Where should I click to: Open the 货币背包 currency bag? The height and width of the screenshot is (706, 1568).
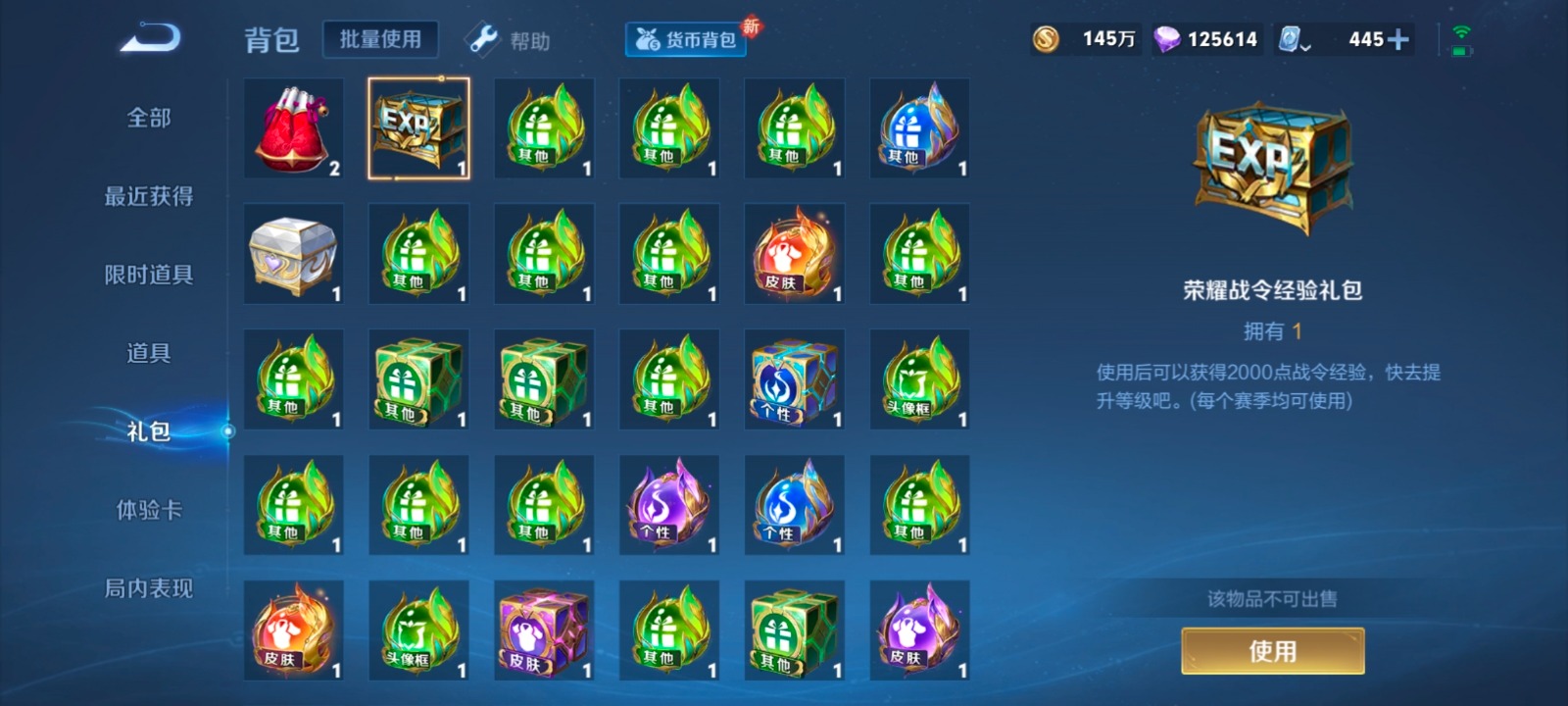[x=686, y=39]
